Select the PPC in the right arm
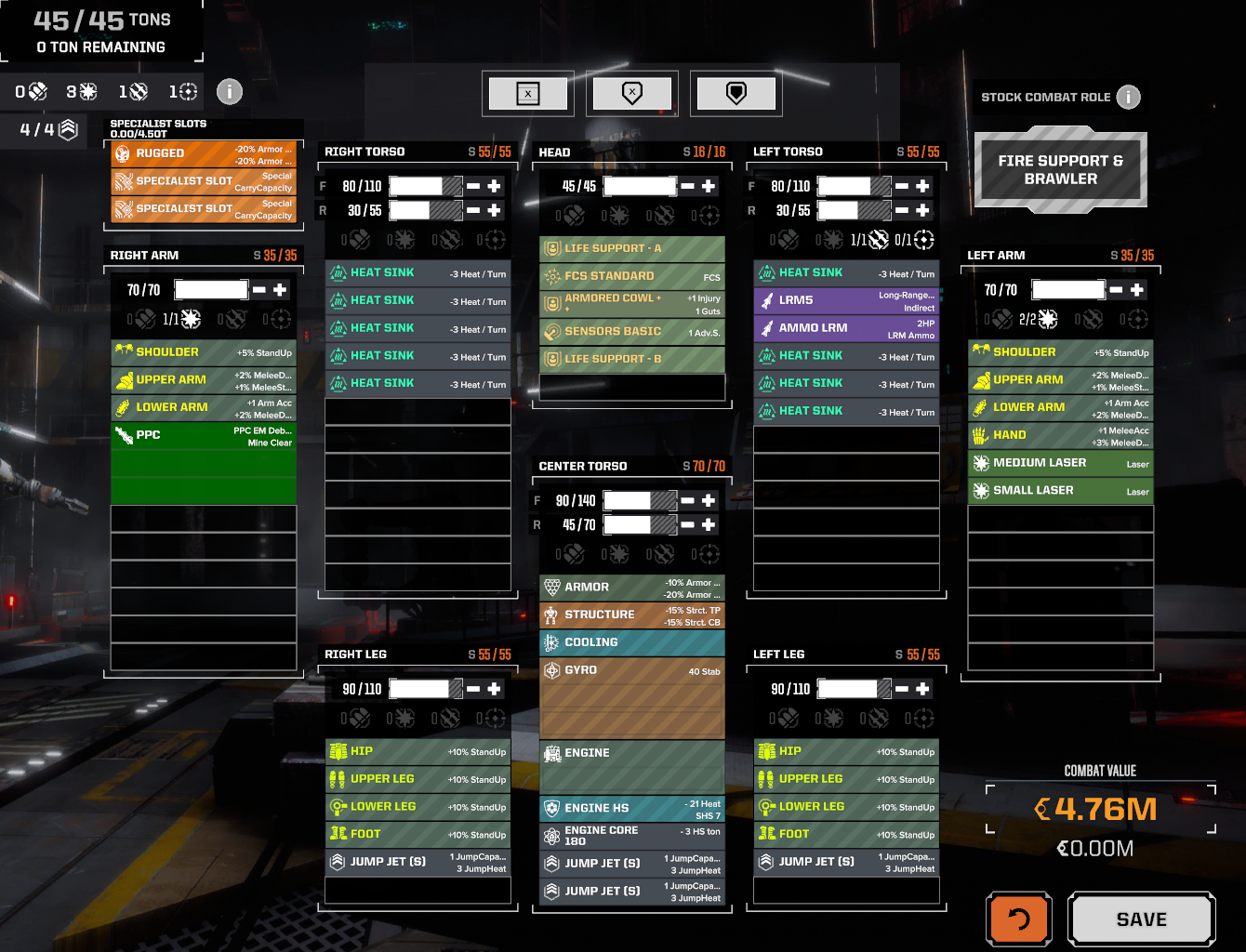This screenshot has height=952, width=1246. pyautogui.click(x=203, y=434)
